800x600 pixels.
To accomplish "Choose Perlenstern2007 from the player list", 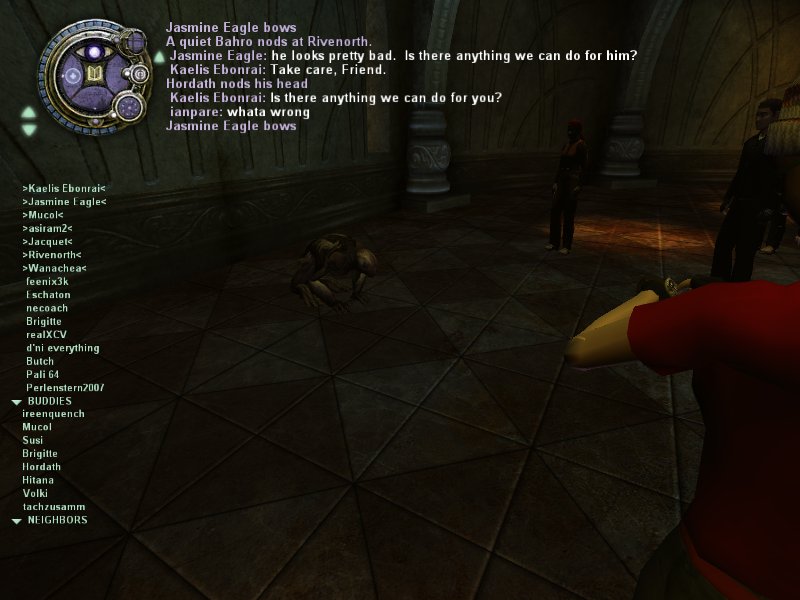I will tap(65, 387).
